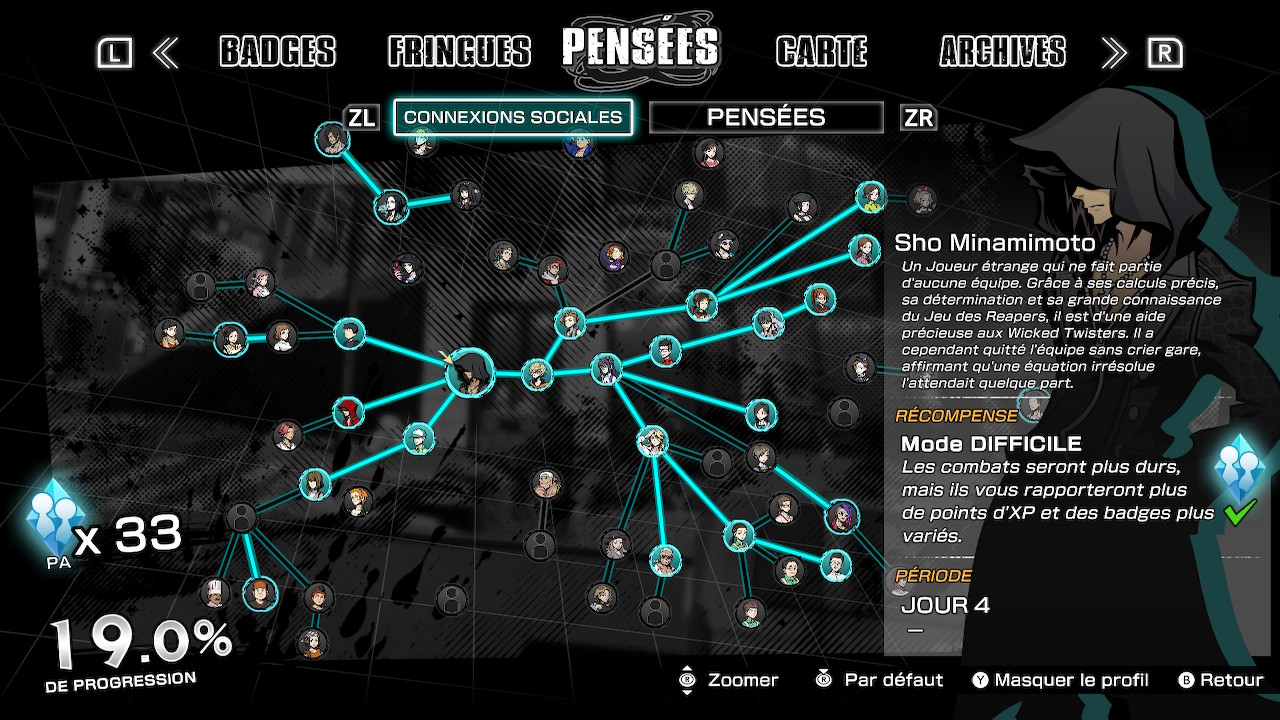1280x720 pixels.
Task: Choose the Retour back option
Action: (x=1221, y=680)
